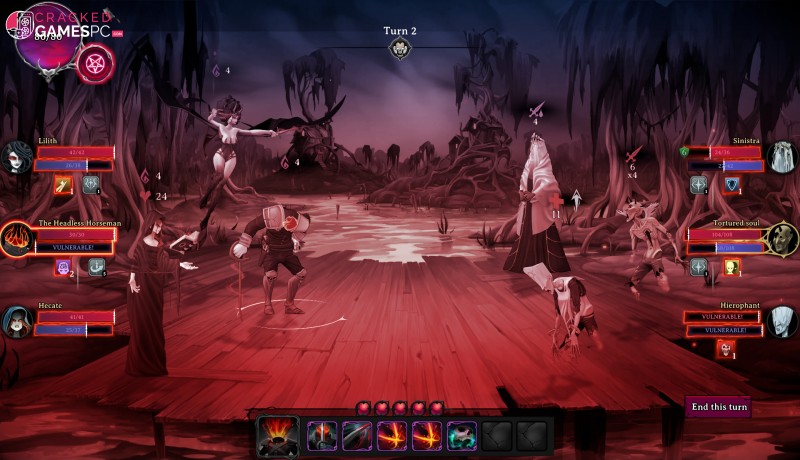The height and width of the screenshot is (460, 800).
Task: Target Sinistra's portrait
Action: click(x=781, y=157)
